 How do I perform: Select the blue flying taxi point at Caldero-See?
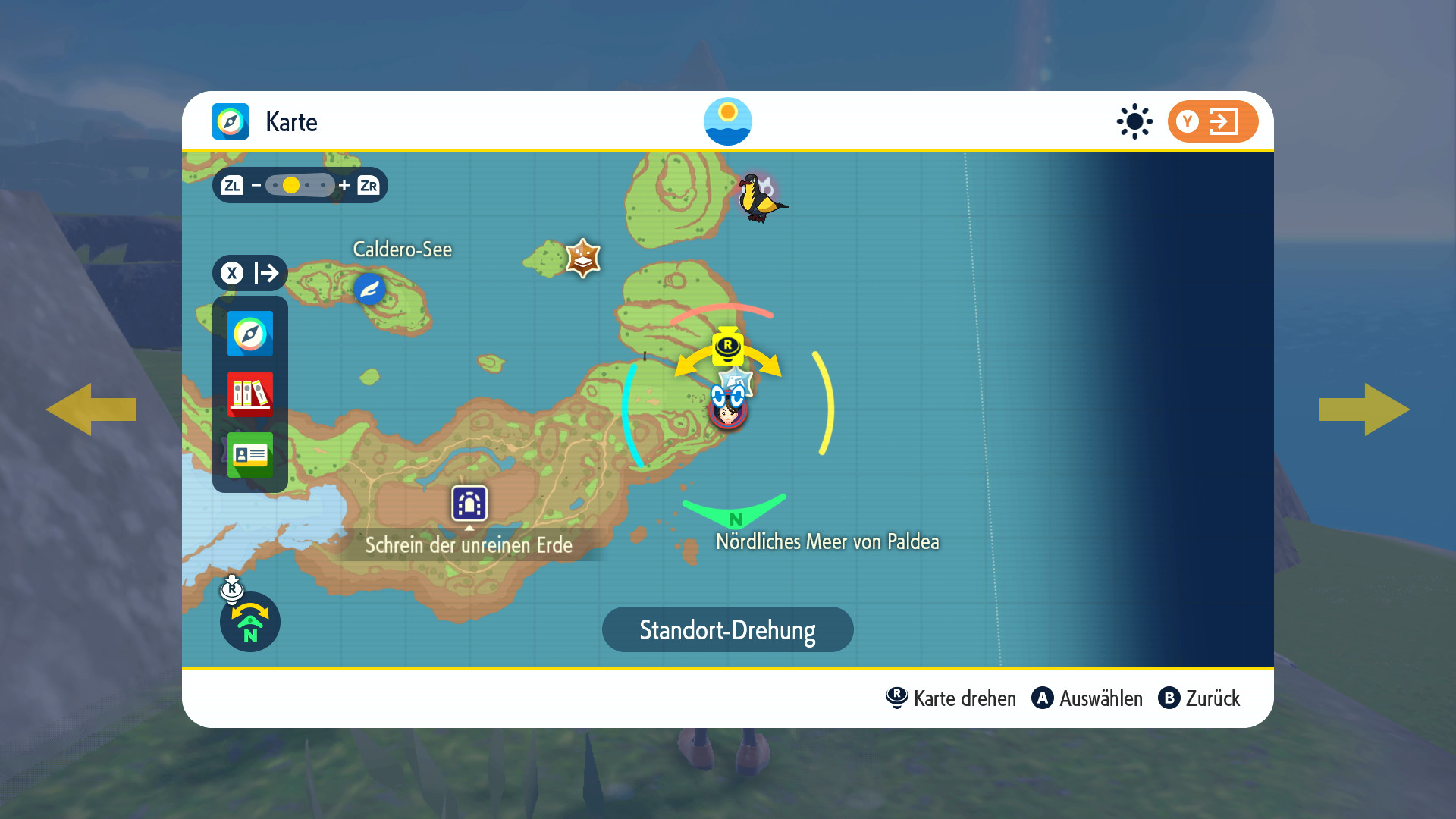click(x=370, y=289)
